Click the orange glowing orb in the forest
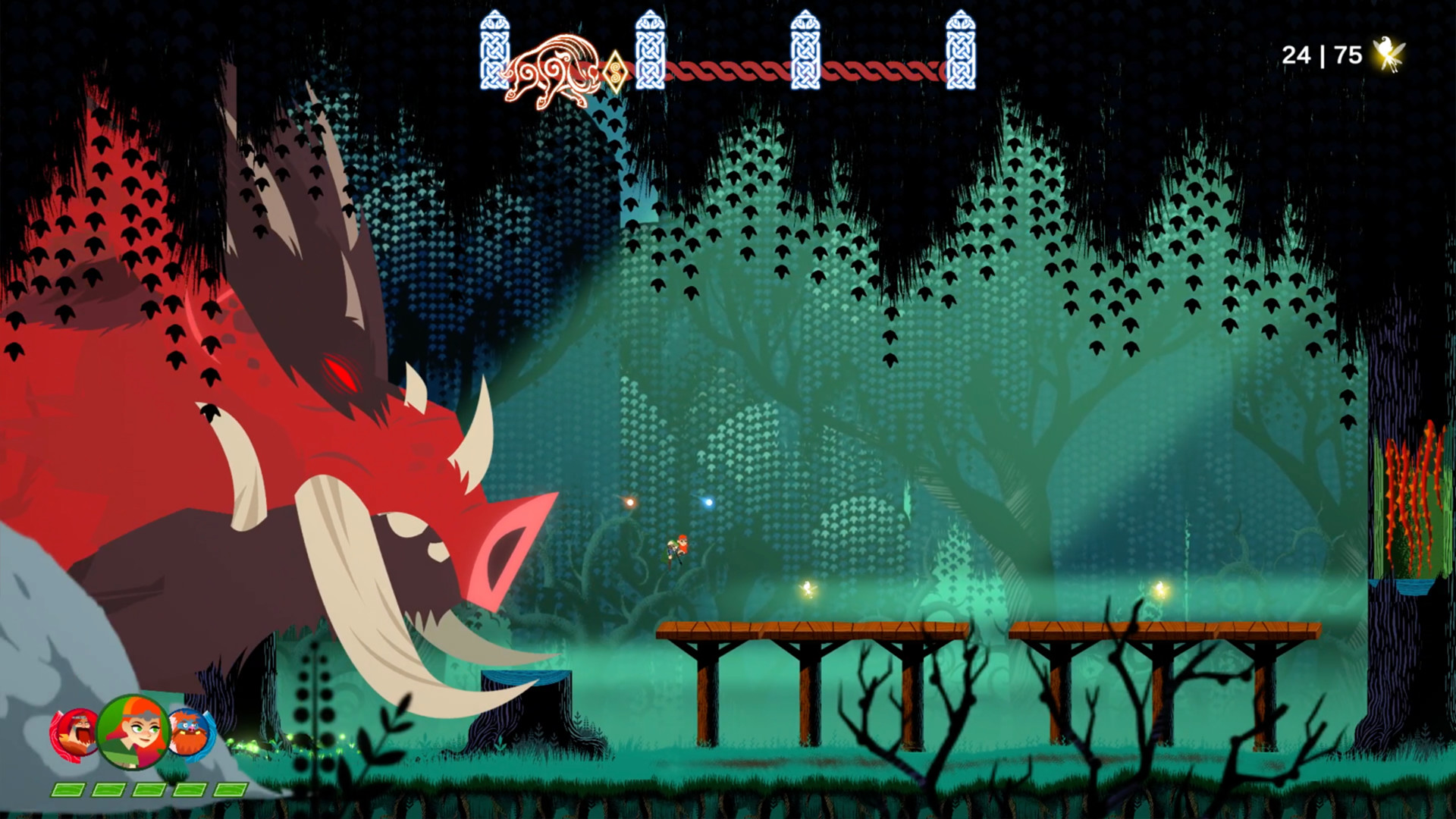This screenshot has width=1456, height=819. tap(629, 500)
